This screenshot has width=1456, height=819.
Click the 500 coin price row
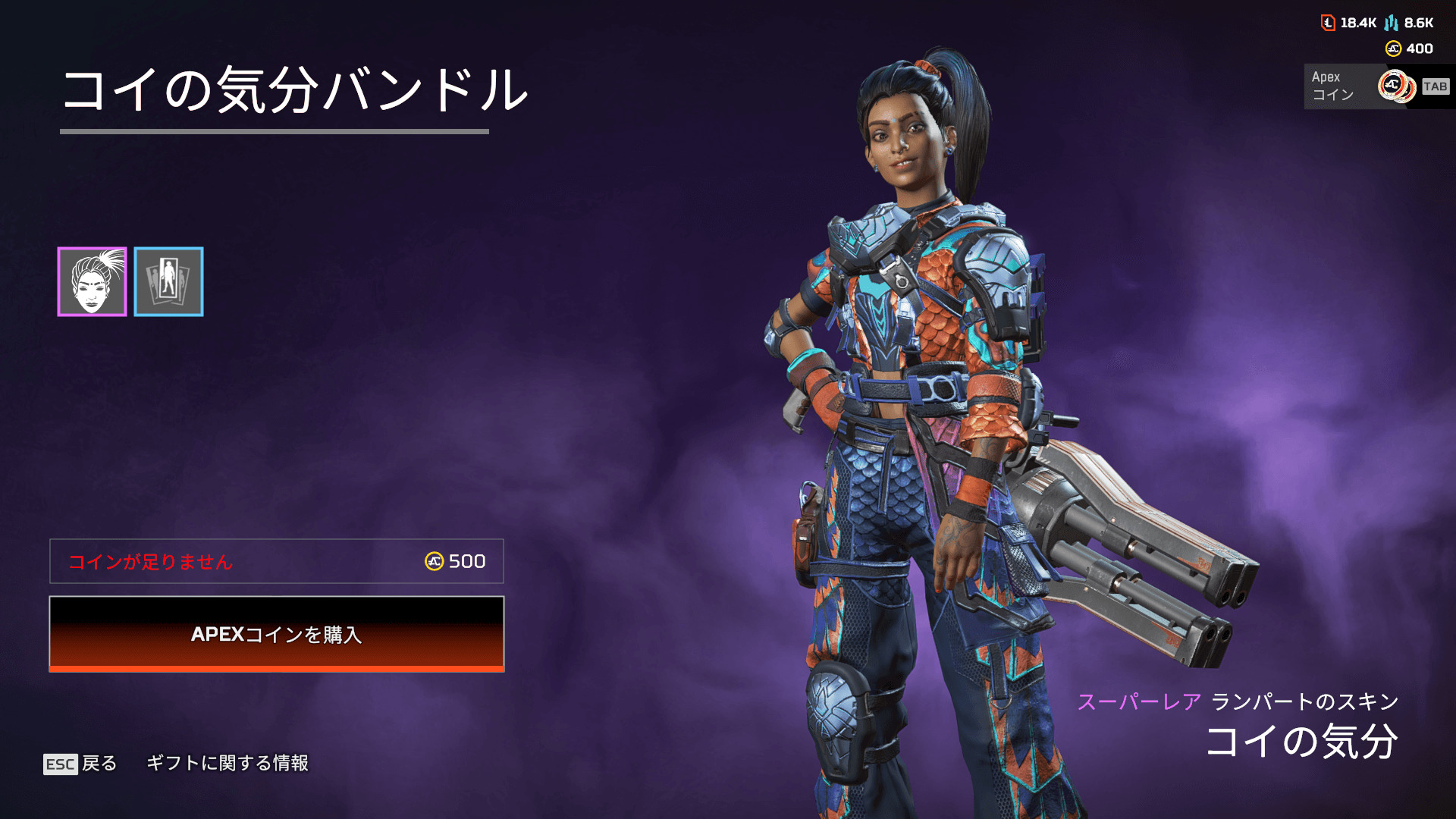pyautogui.click(x=277, y=561)
